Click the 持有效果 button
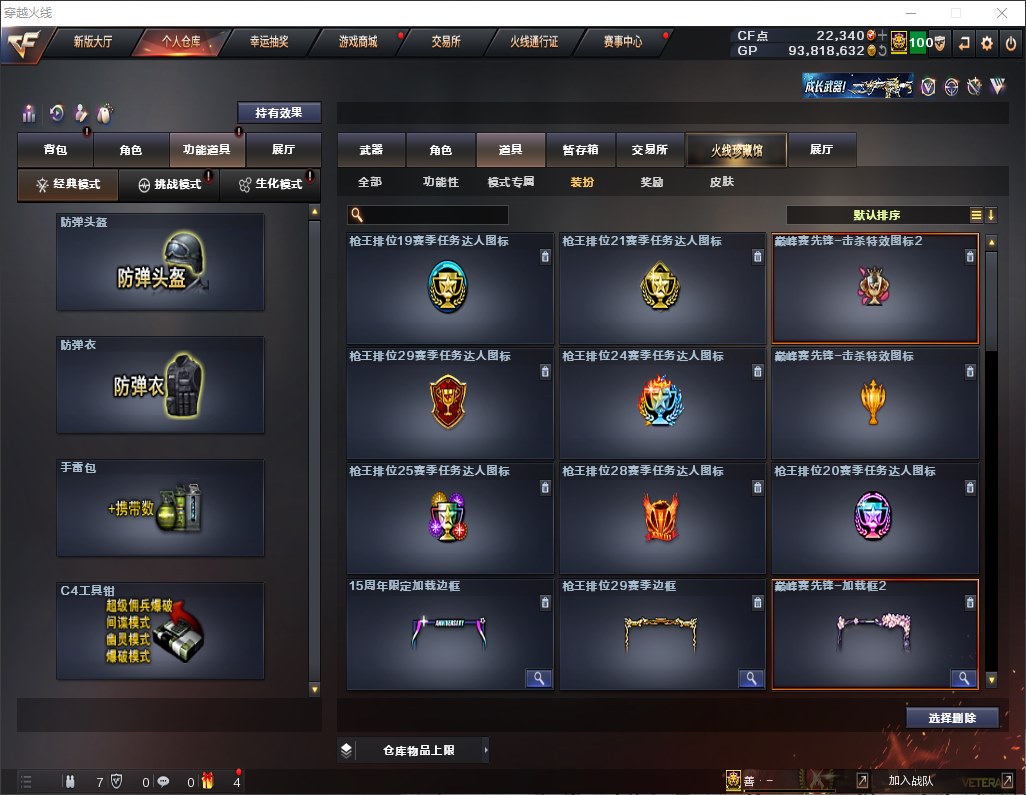1026x795 pixels. 279,113
